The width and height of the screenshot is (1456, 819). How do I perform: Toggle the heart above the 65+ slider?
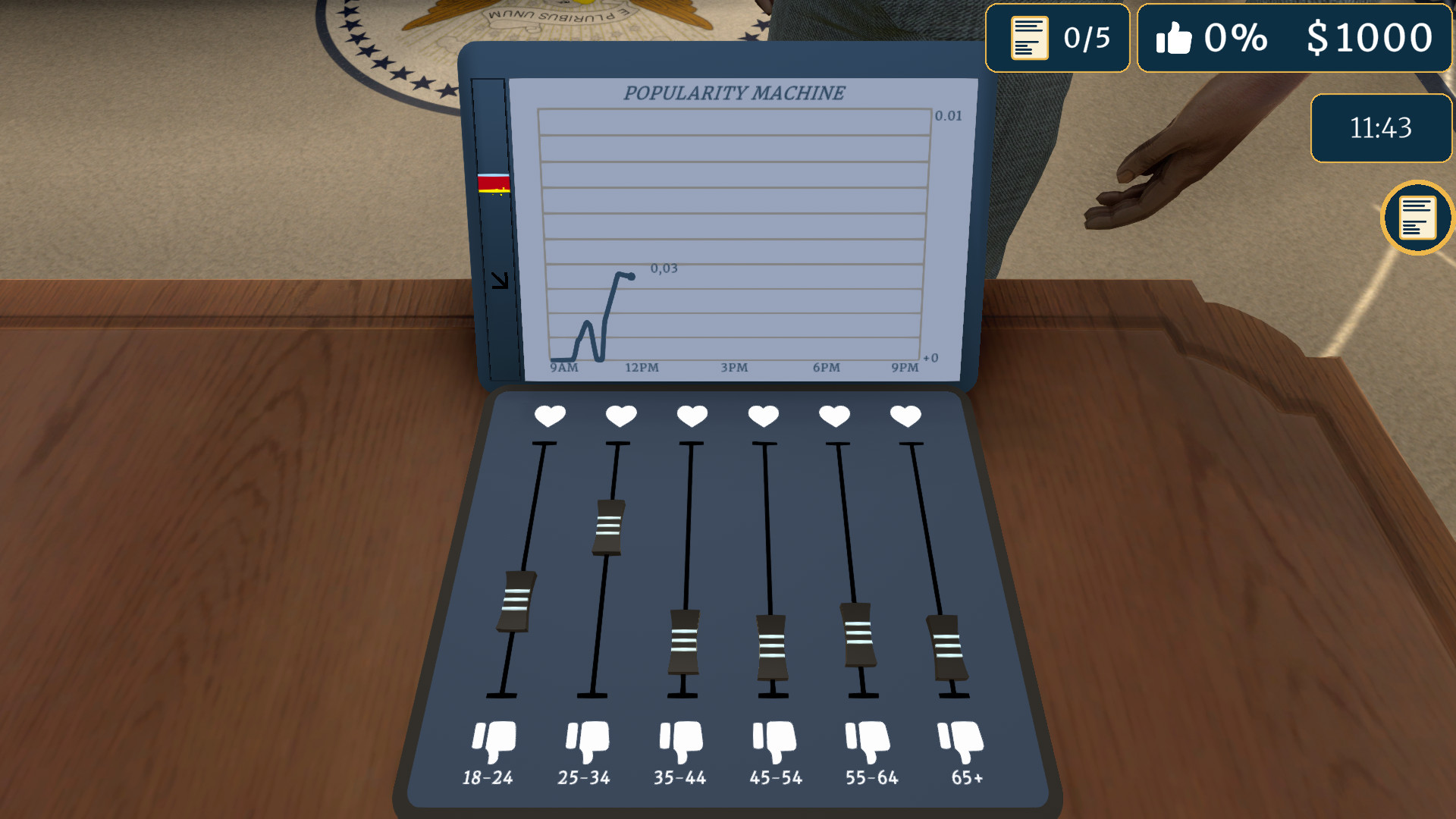pos(905,416)
